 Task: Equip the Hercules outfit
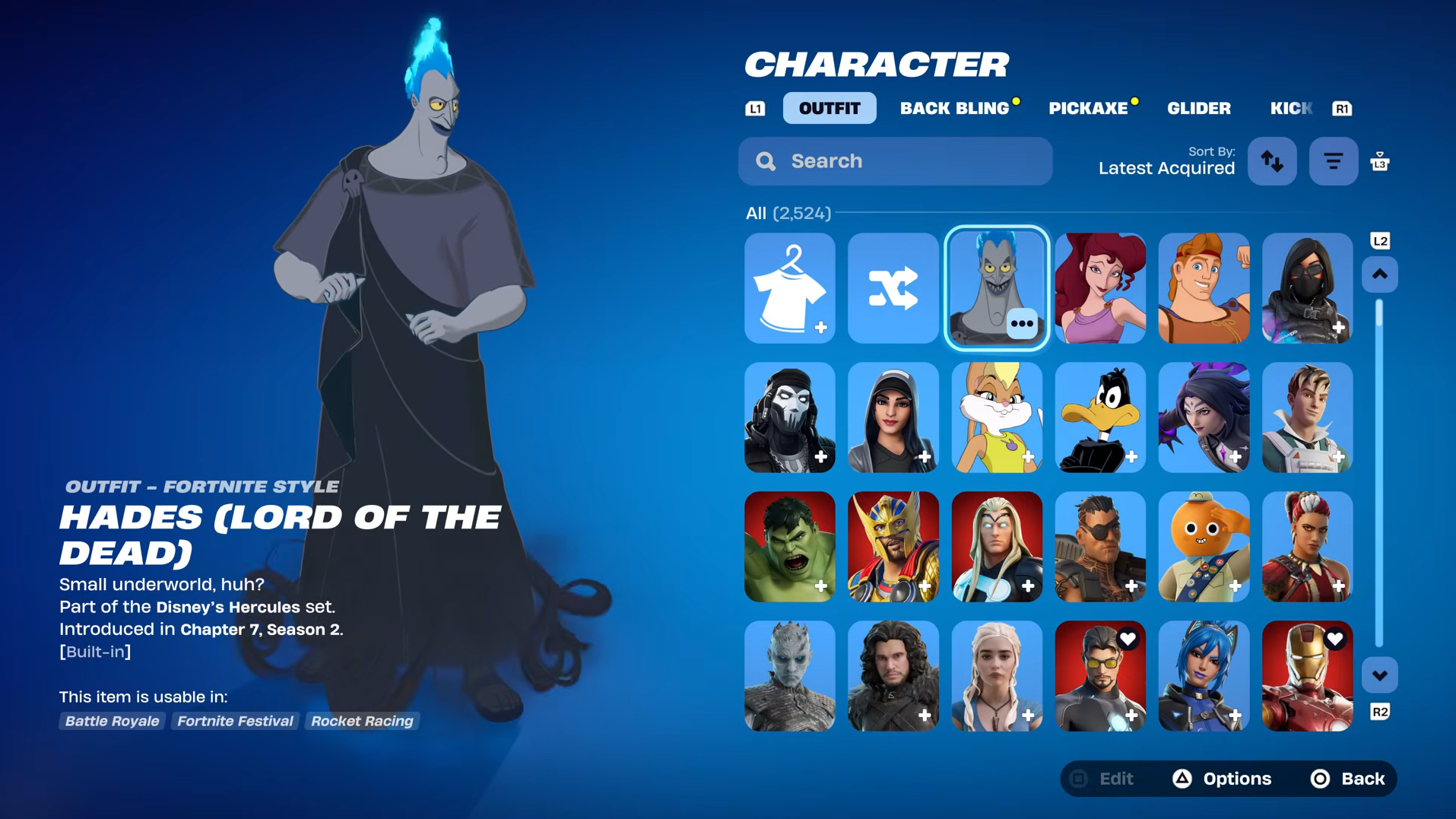coord(1203,288)
